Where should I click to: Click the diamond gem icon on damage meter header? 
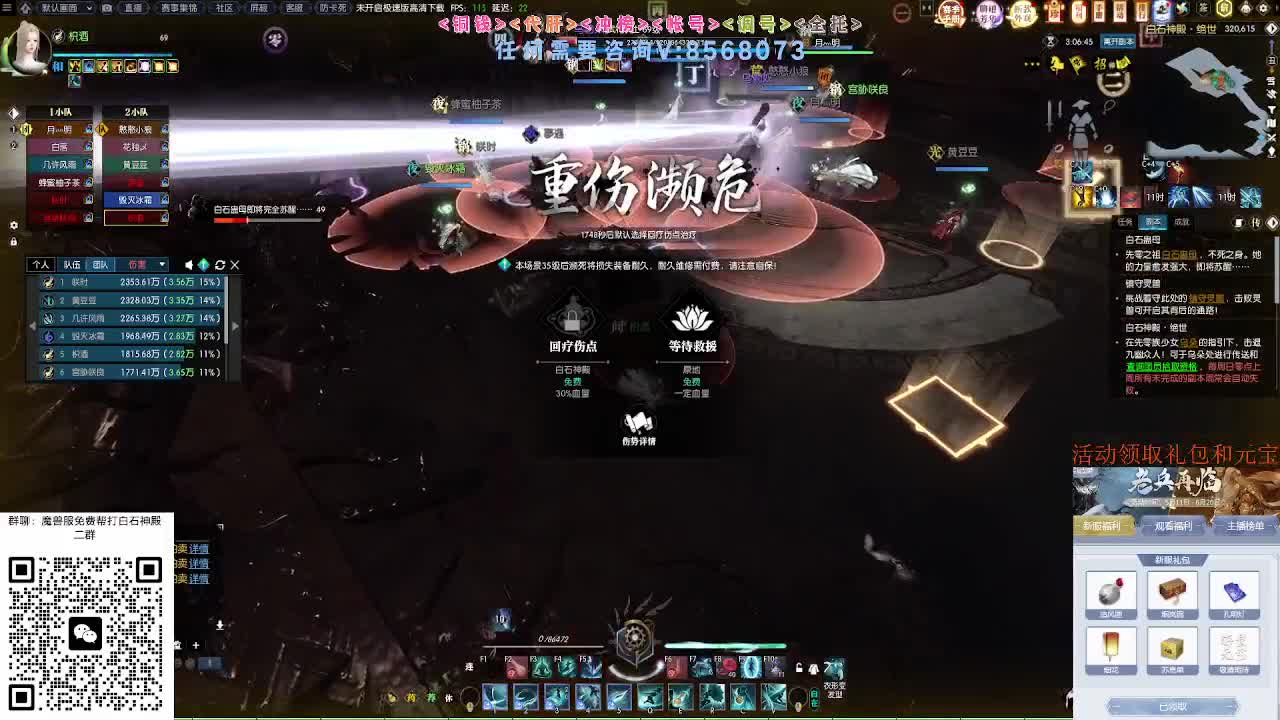click(x=204, y=265)
